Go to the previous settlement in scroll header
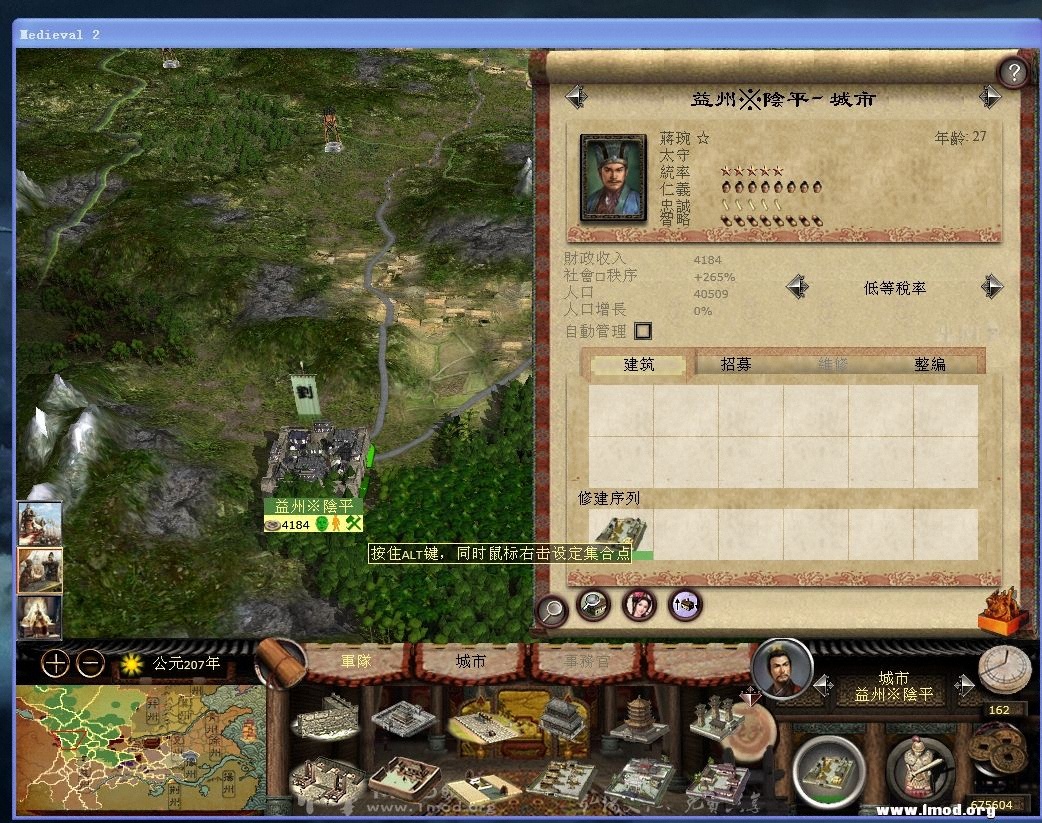The height and width of the screenshot is (823, 1042). 576,98
